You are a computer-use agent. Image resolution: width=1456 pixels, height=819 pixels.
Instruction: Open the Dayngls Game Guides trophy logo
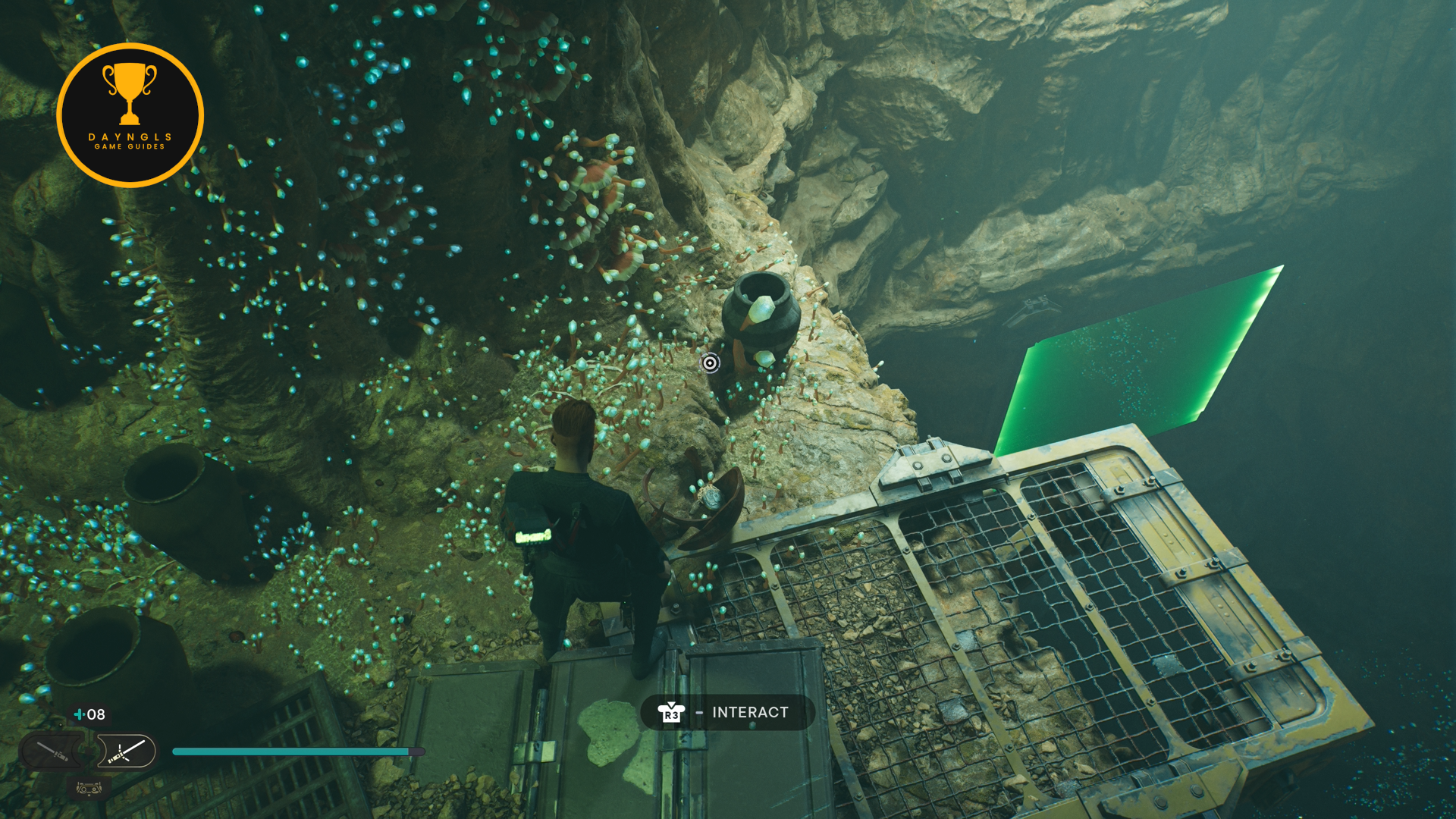pos(130,115)
